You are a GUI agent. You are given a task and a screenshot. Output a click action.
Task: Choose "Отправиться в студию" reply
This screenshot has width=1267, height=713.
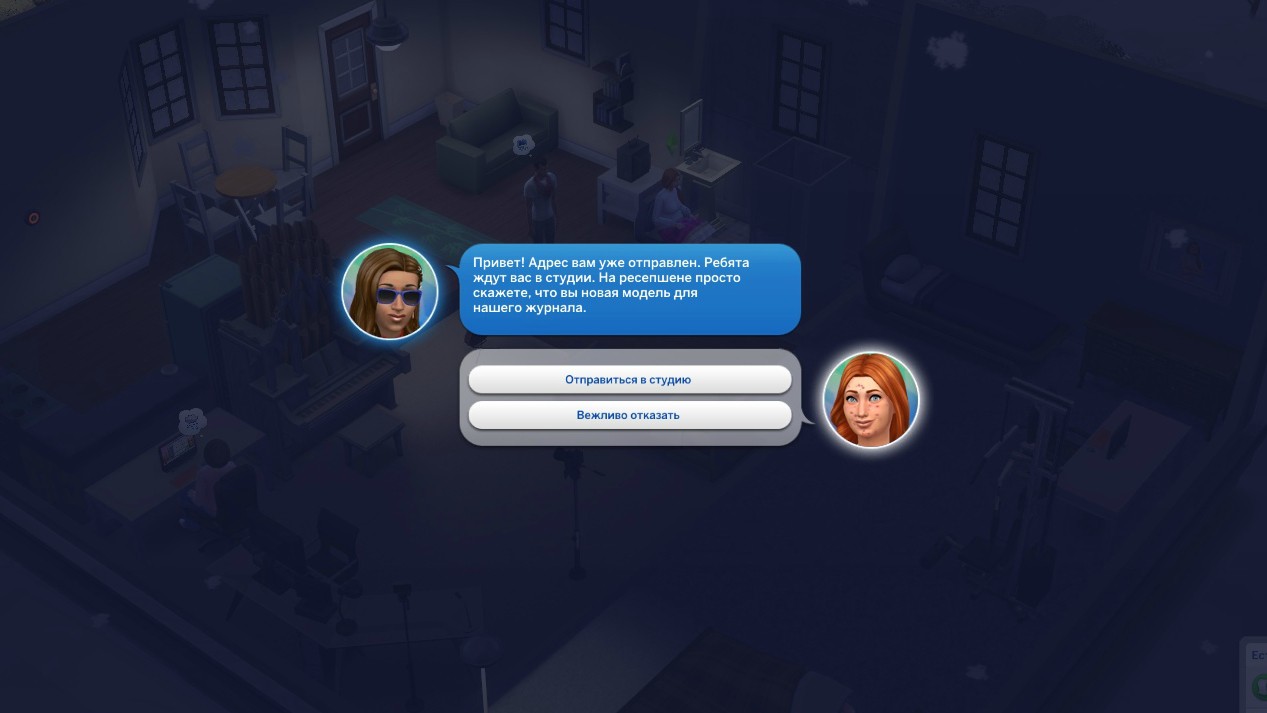click(629, 380)
